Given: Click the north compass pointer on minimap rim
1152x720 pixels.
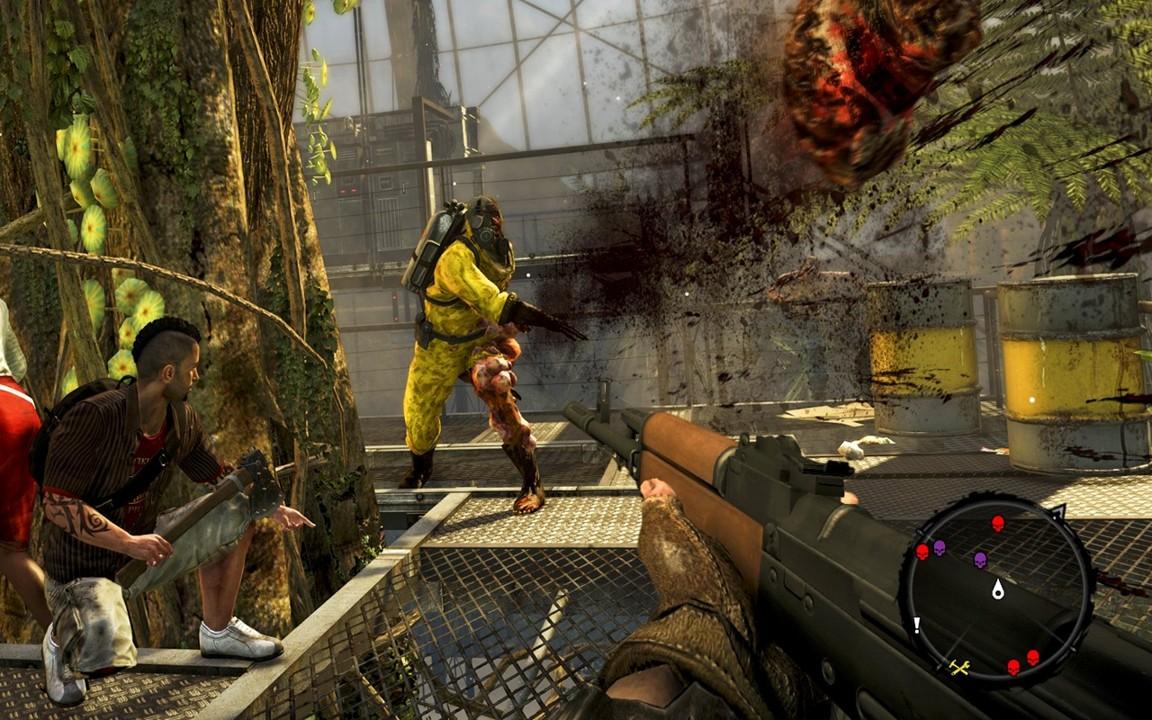Looking at the screenshot, I should (x=1058, y=513).
